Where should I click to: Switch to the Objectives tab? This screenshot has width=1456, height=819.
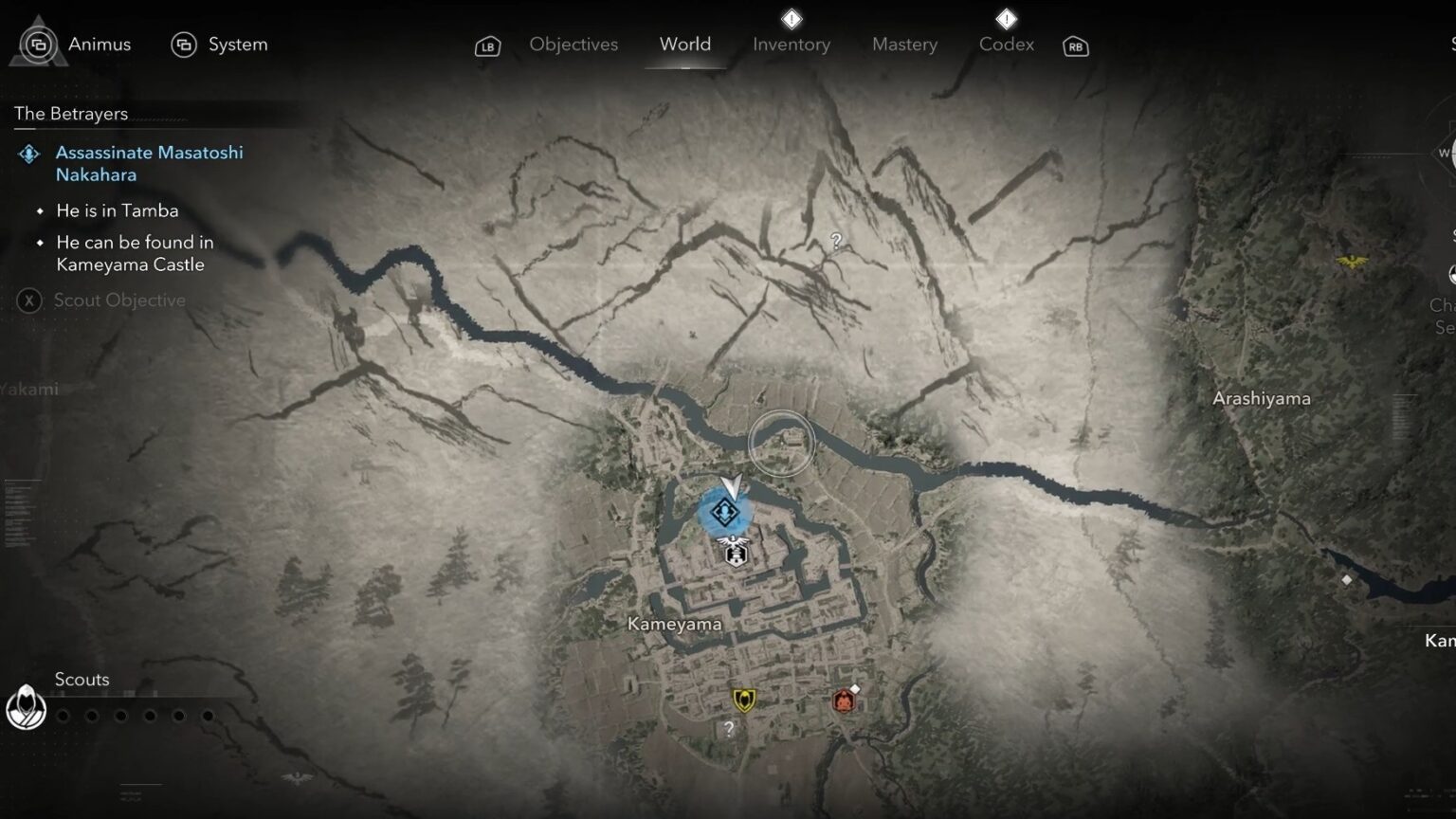click(x=573, y=44)
